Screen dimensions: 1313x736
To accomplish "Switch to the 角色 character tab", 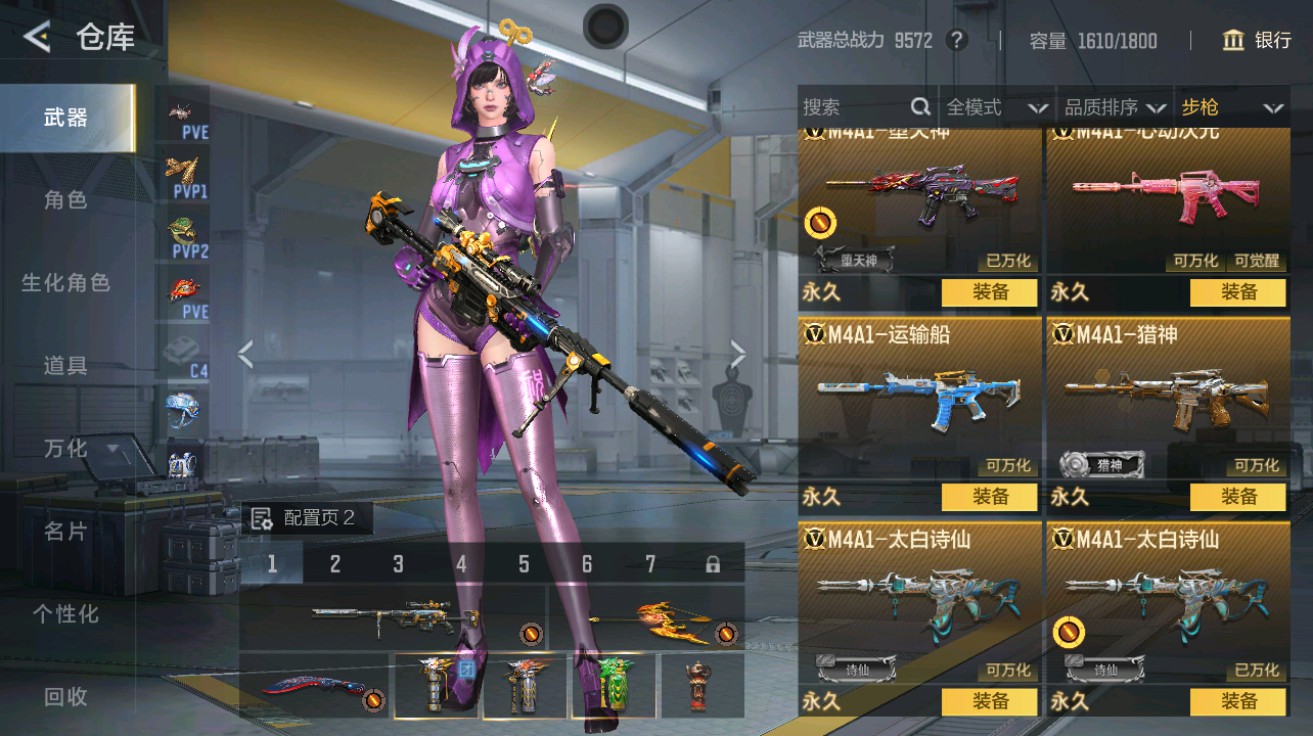I will 66,200.
